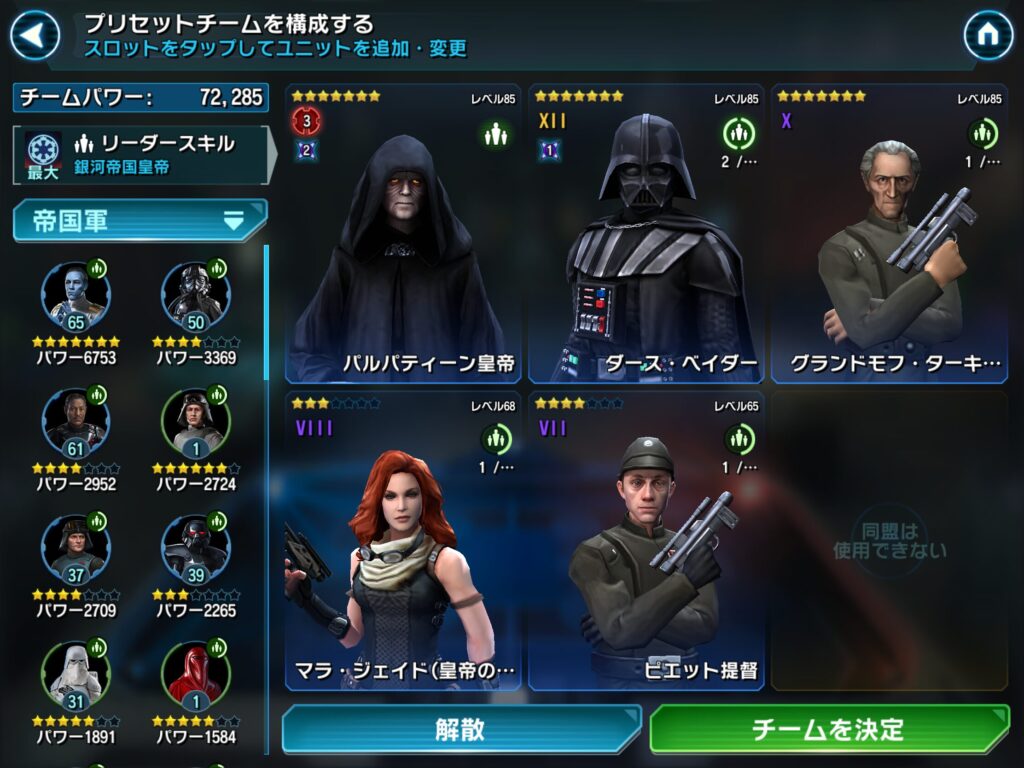Image resolution: width=1024 pixels, height=768 pixels.
Task: Select the ダース・ベイダー team slot
Action: coord(646,234)
